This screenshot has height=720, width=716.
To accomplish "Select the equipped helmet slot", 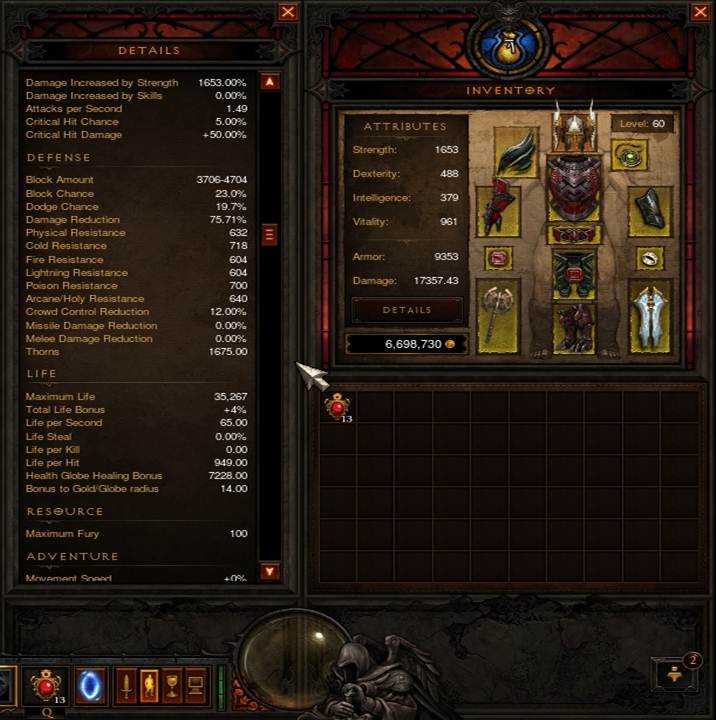I will pyautogui.click(x=574, y=128).
